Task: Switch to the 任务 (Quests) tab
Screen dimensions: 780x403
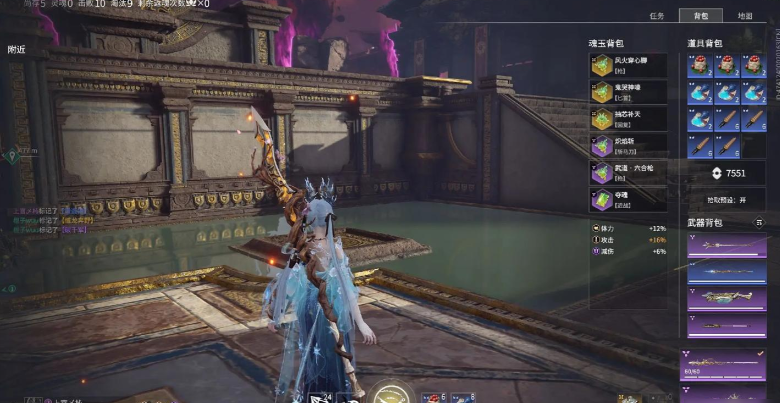Action: (x=657, y=16)
